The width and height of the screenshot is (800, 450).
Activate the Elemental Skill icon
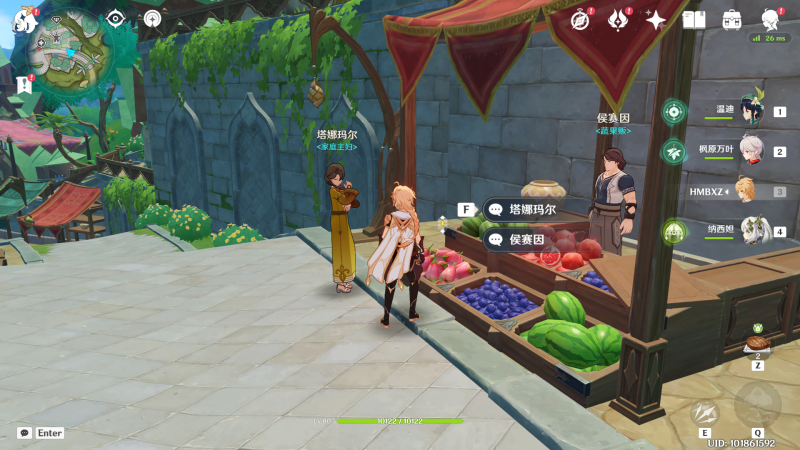[x=705, y=411]
